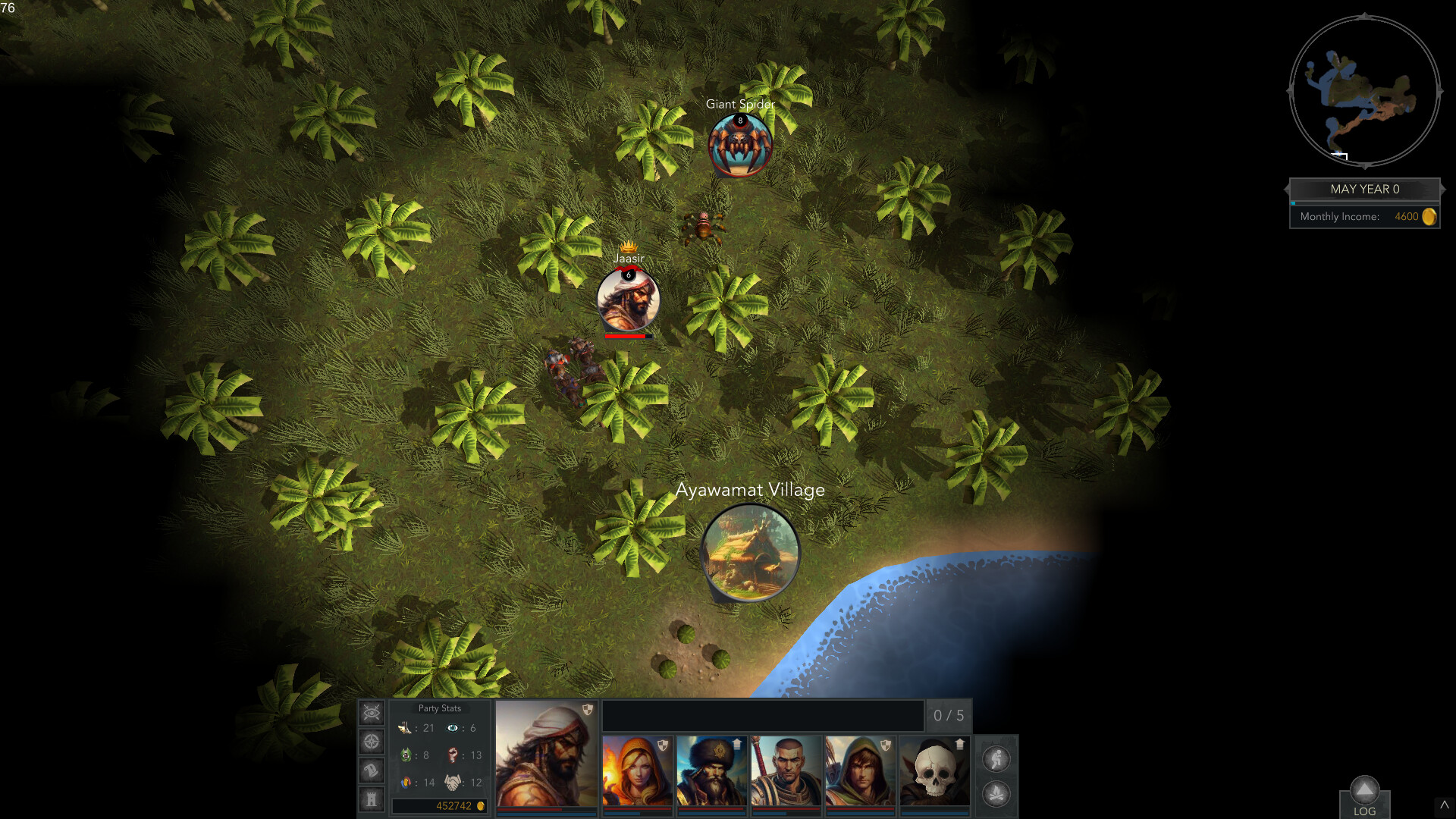
Task: Open the compass exploration icon
Action: click(x=371, y=741)
